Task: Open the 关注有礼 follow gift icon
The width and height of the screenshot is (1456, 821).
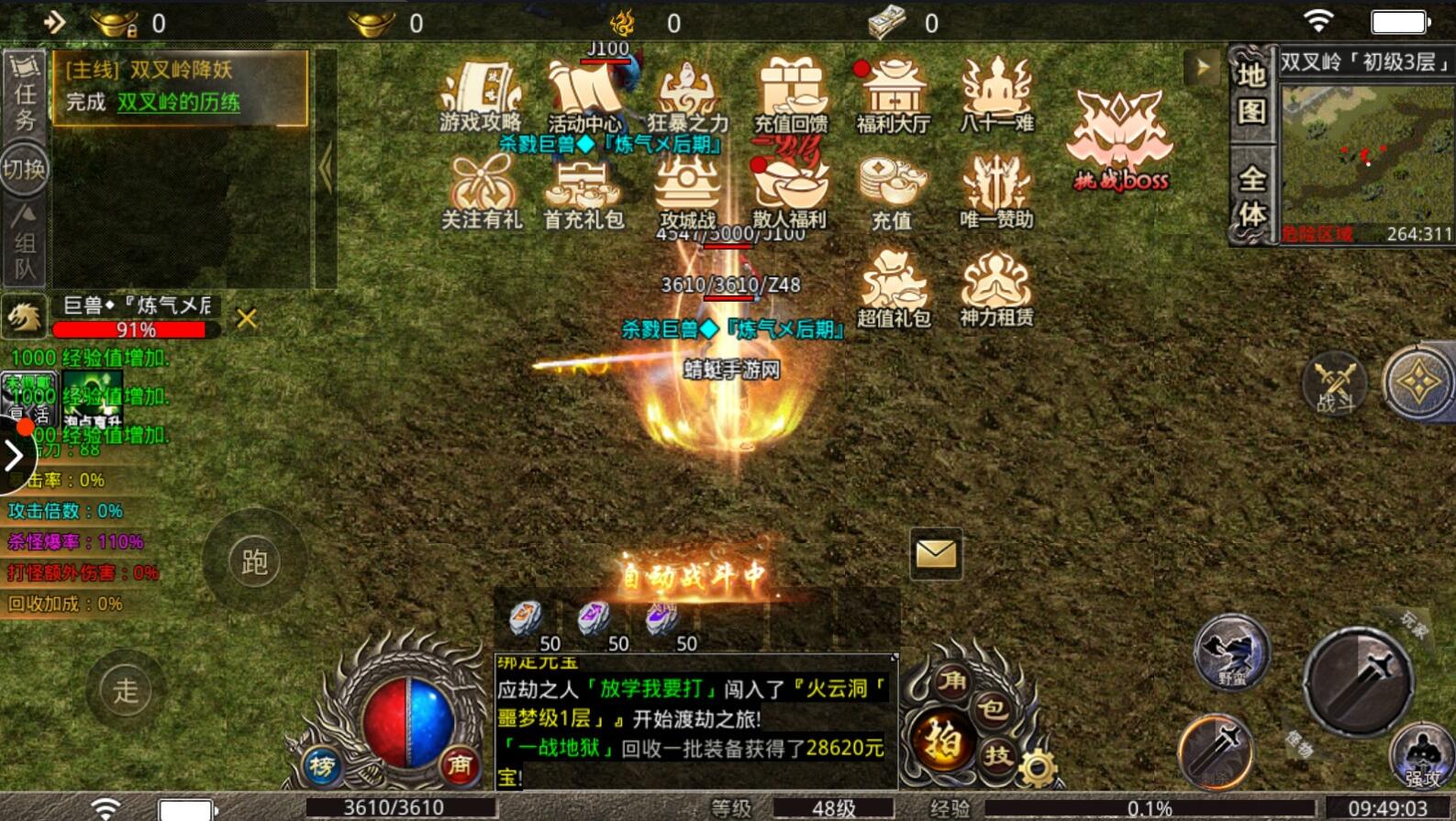Action: coord(482,193)
